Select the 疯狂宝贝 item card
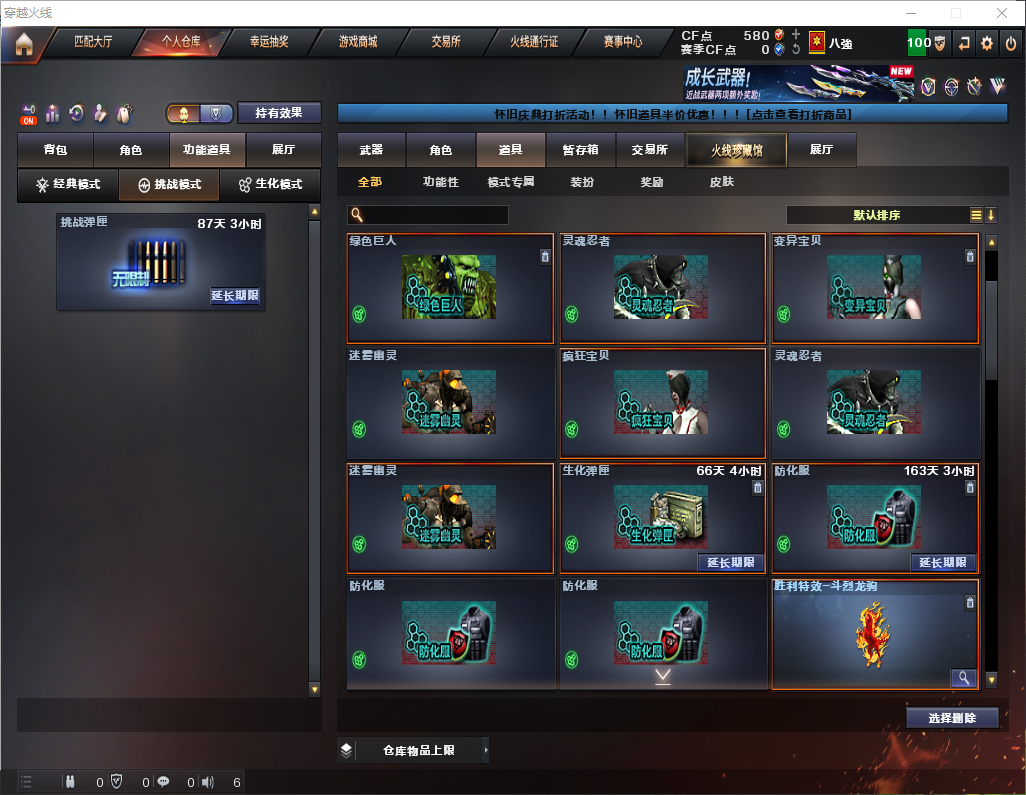1026x795 pixels. pos(662,403)
